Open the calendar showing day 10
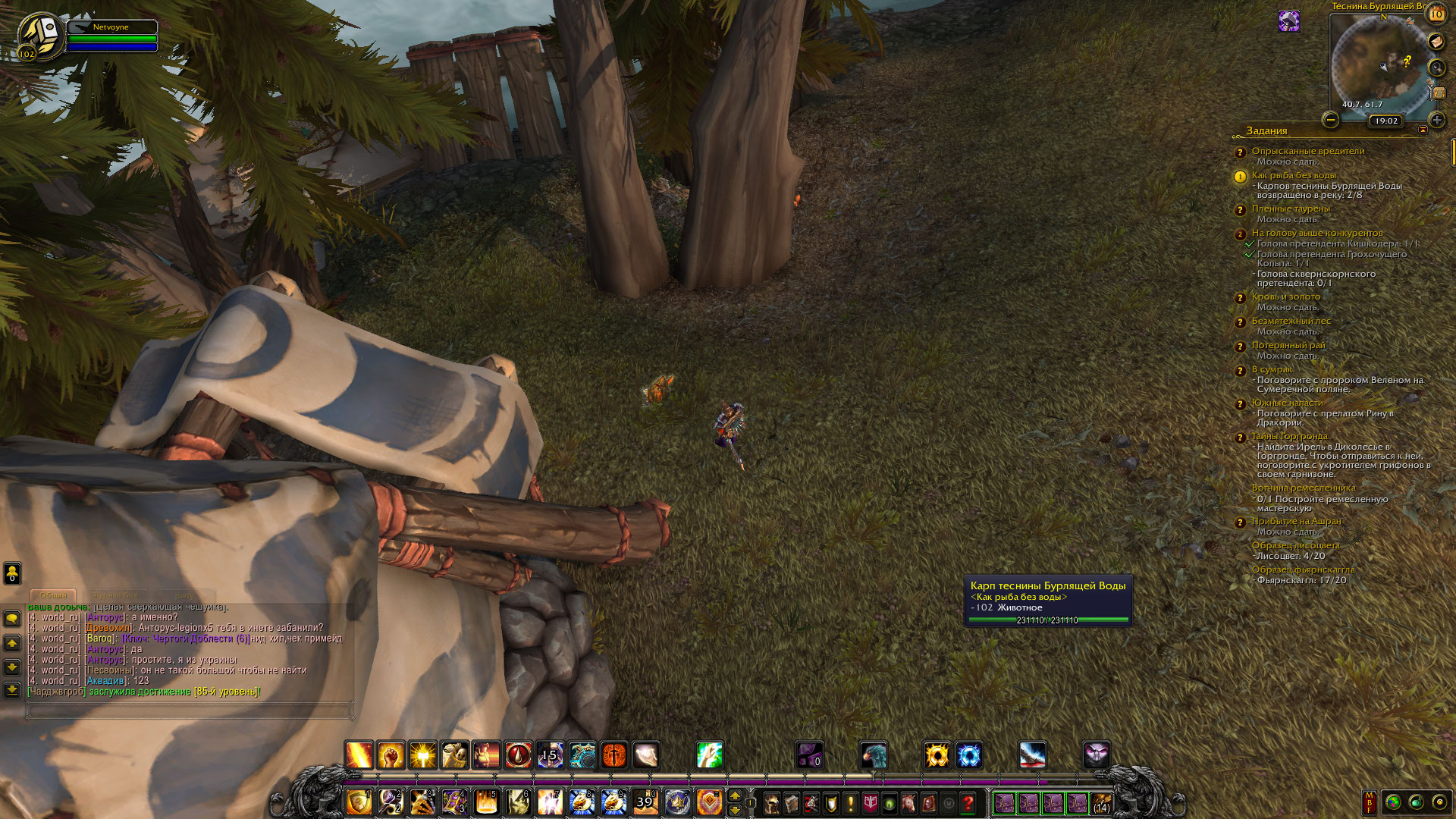 [1436, 14]
